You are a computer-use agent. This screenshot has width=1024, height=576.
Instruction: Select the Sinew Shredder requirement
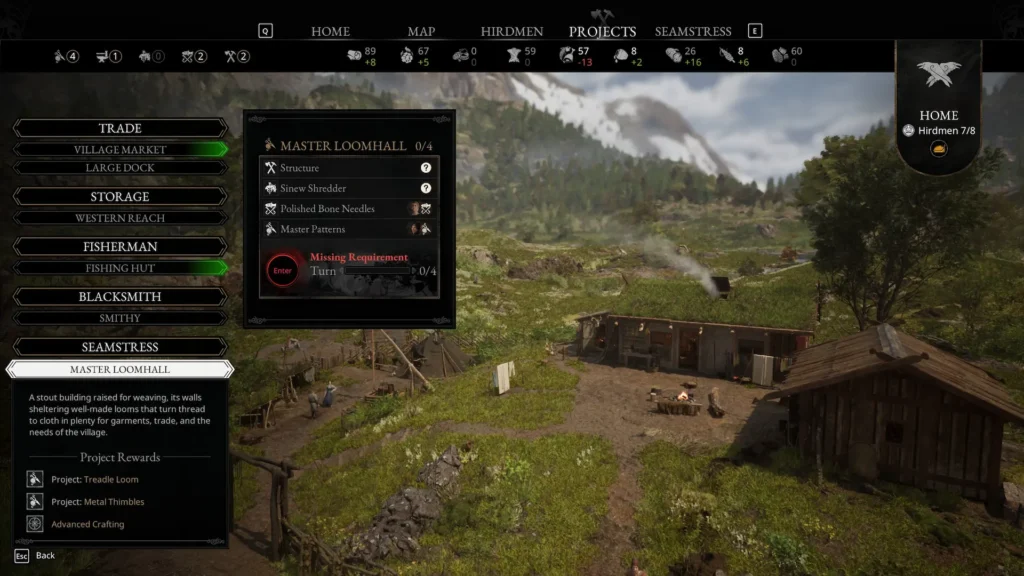click(348, 188)
